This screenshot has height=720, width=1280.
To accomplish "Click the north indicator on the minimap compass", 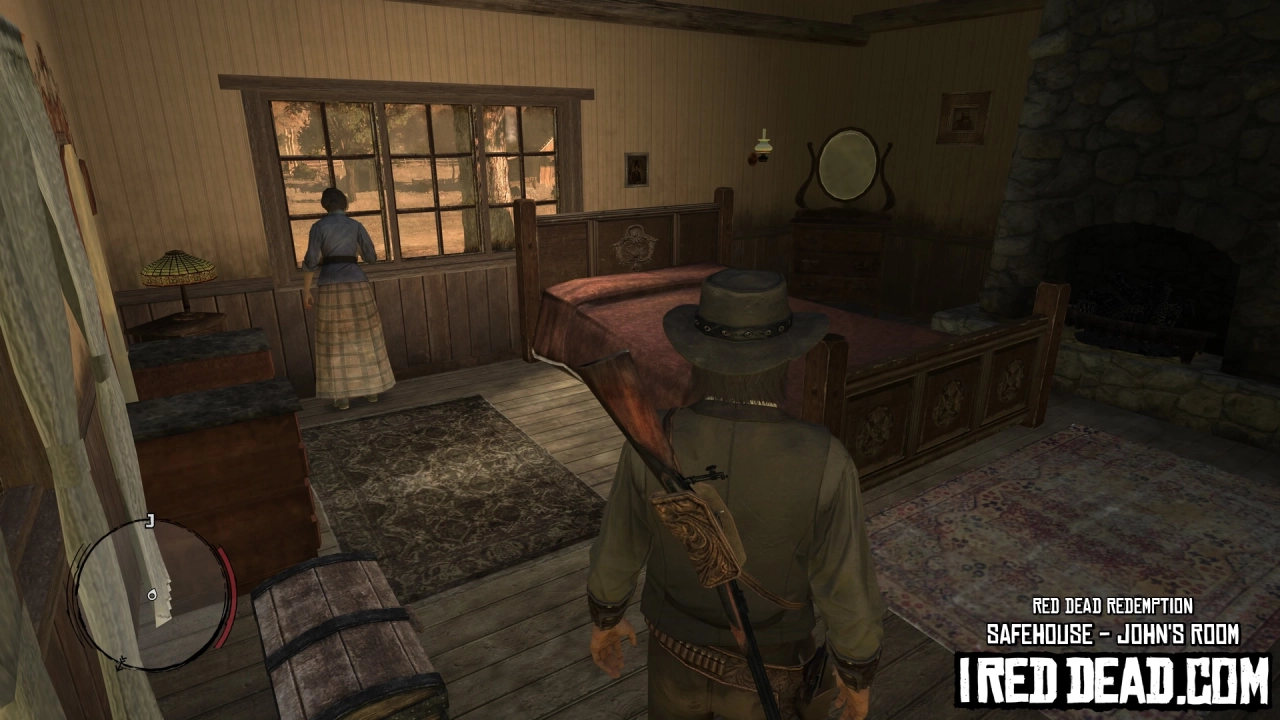I will (x=122, y=662).
